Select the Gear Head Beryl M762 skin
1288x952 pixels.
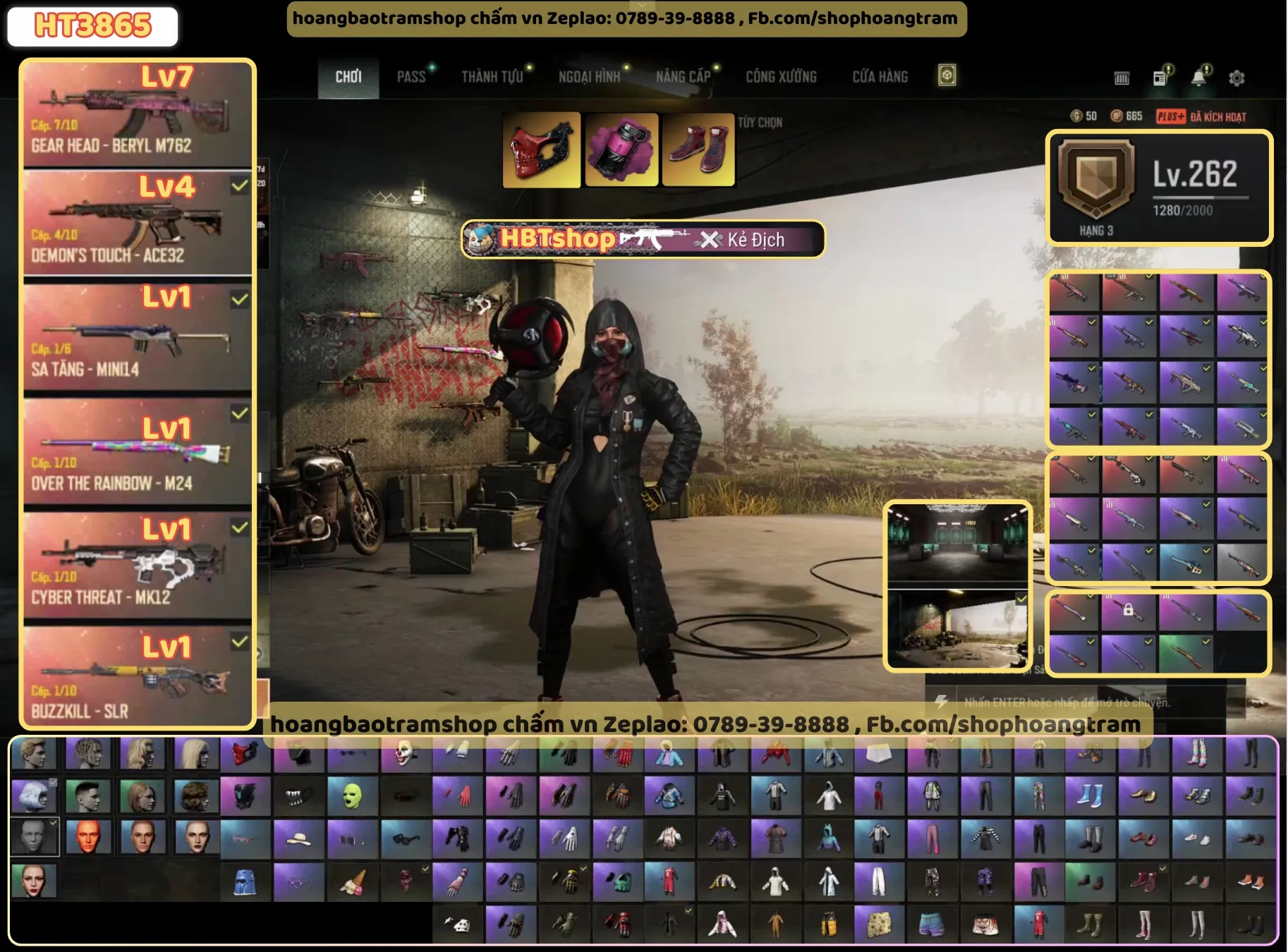[x=138, y=114]
